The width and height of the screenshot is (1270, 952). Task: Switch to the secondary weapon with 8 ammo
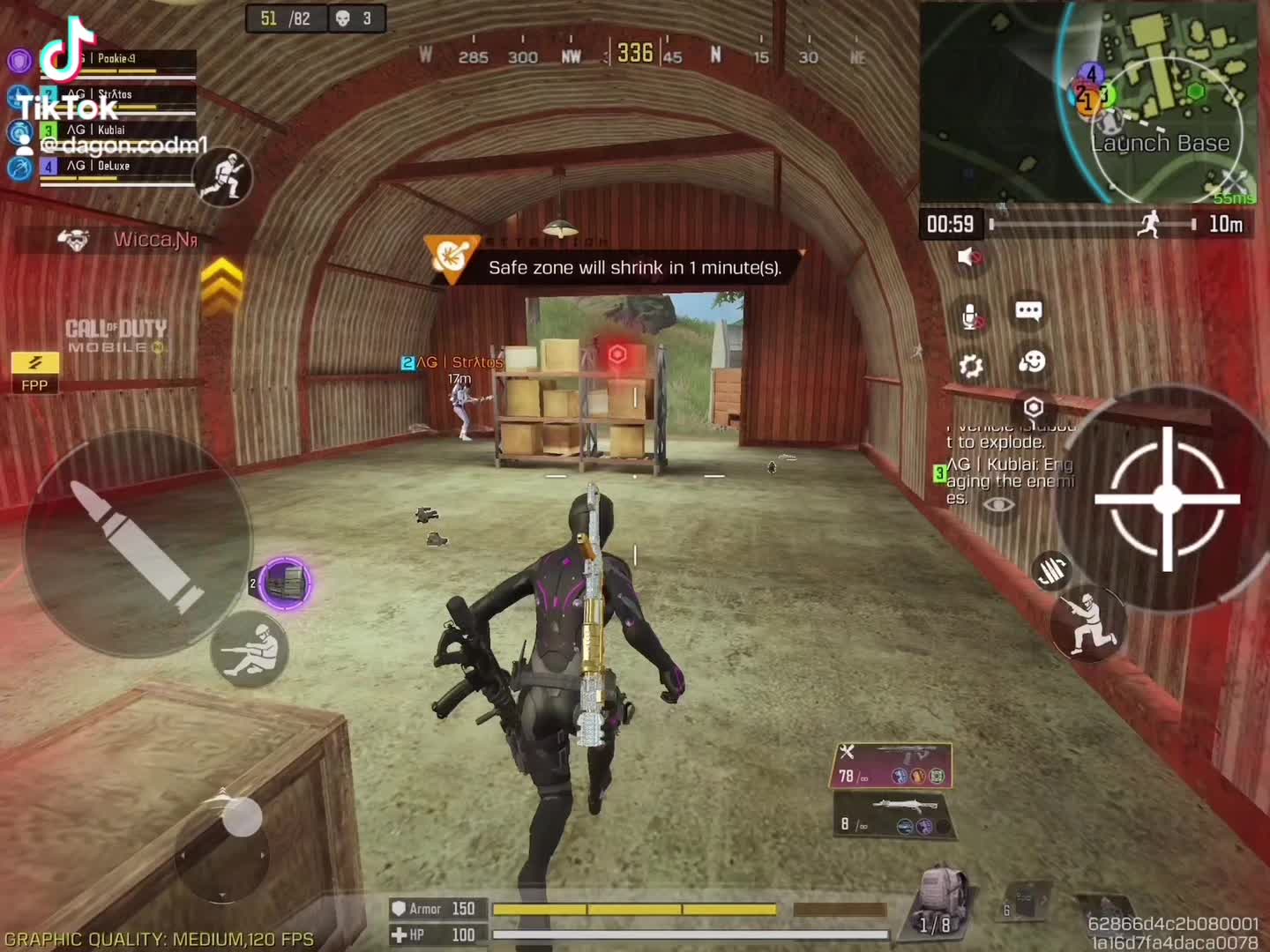click(891, 814)
